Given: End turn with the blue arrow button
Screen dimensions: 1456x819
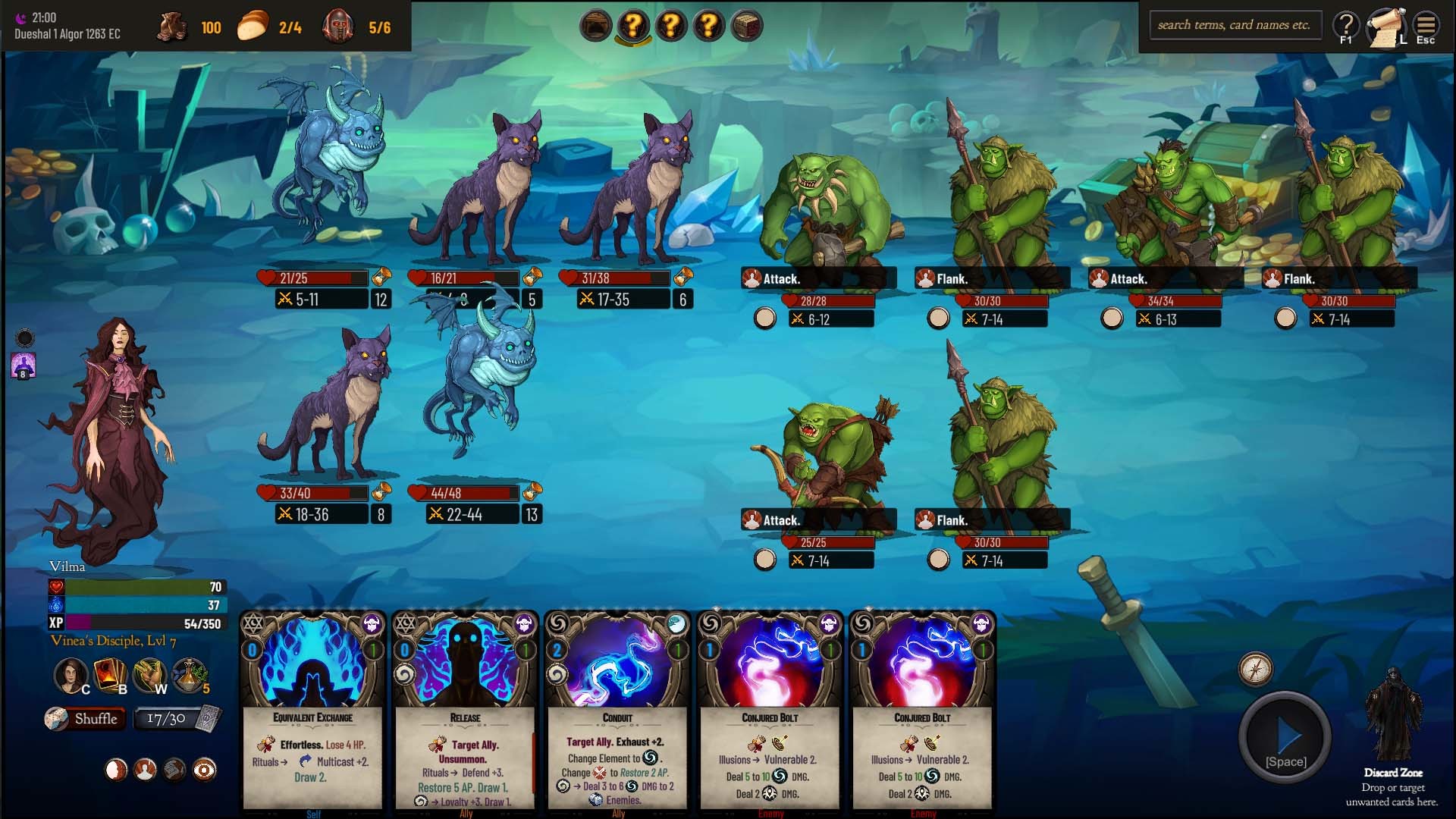Looking at the screenshot, I should point(1285,736).
